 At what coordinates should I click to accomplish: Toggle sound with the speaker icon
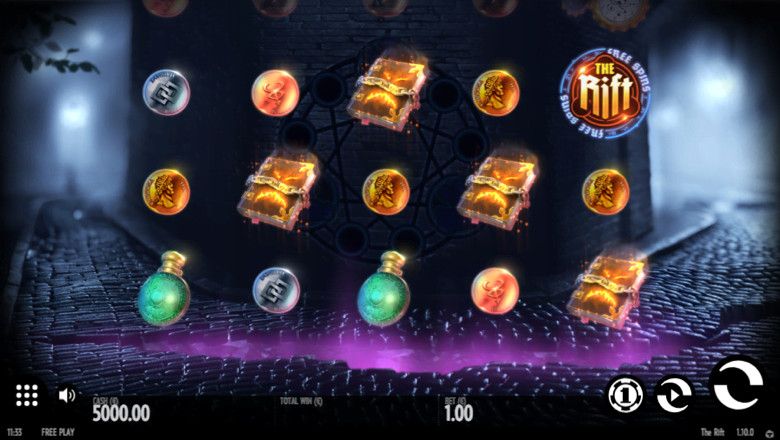pyautogui.click(x=67, y=395)
